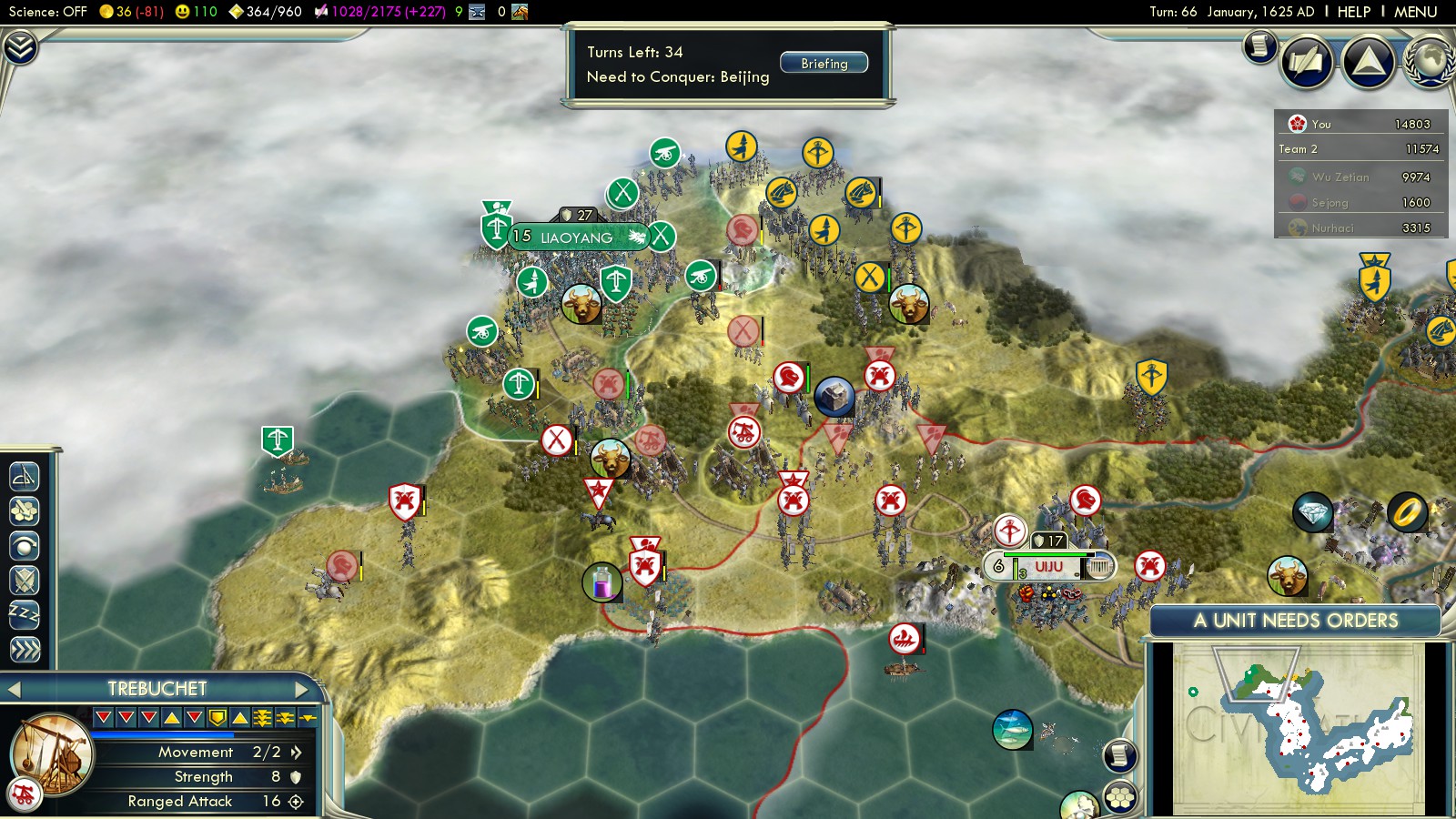Select the Liaoyang city banner
The width and height of the screenshot is (1456, 819).
tap(577, 238)
